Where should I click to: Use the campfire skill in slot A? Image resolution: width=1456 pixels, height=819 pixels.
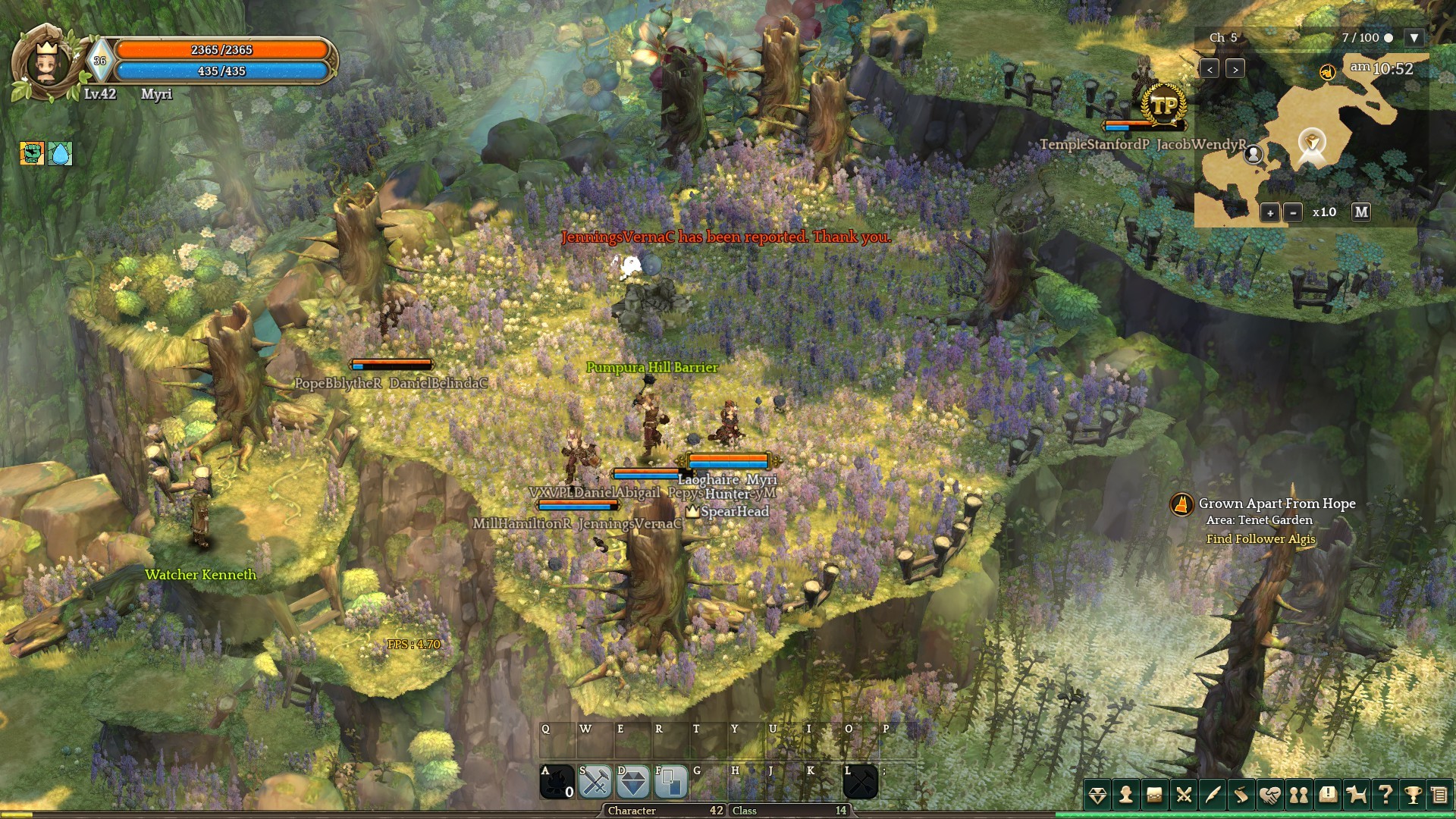(x=557, y=782)
